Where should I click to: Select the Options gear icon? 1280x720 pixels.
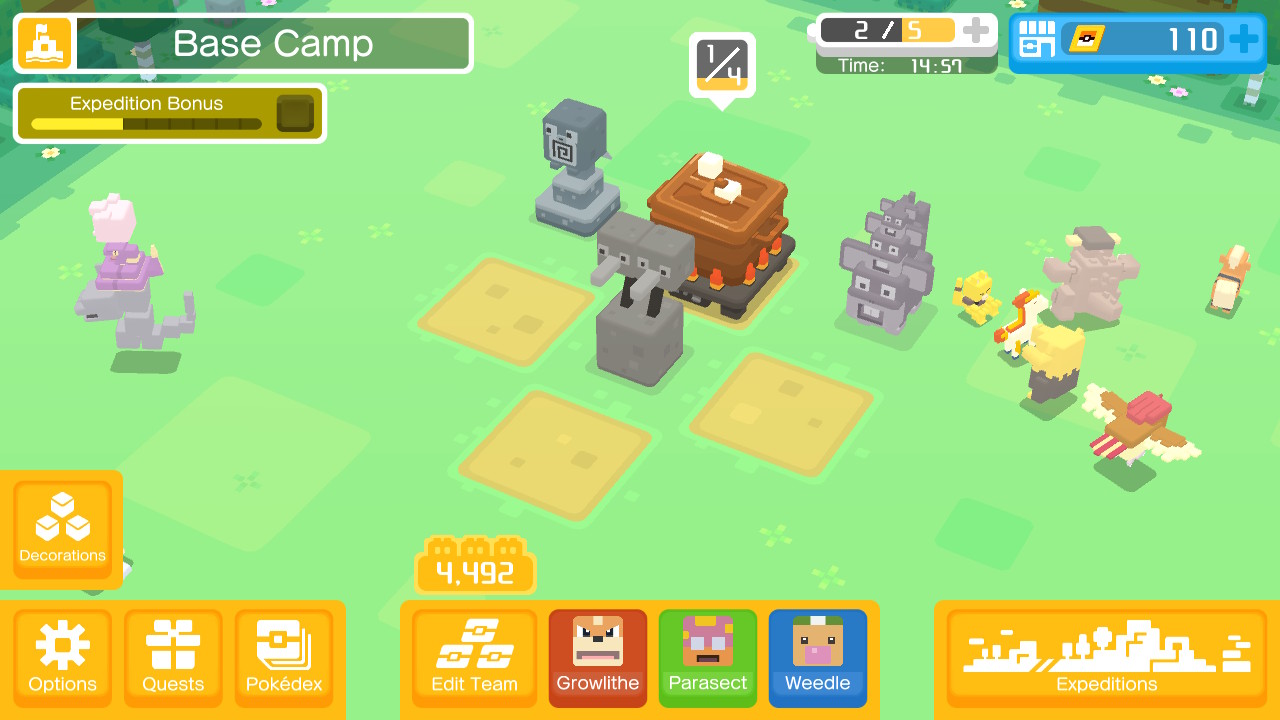pos(62,655)
